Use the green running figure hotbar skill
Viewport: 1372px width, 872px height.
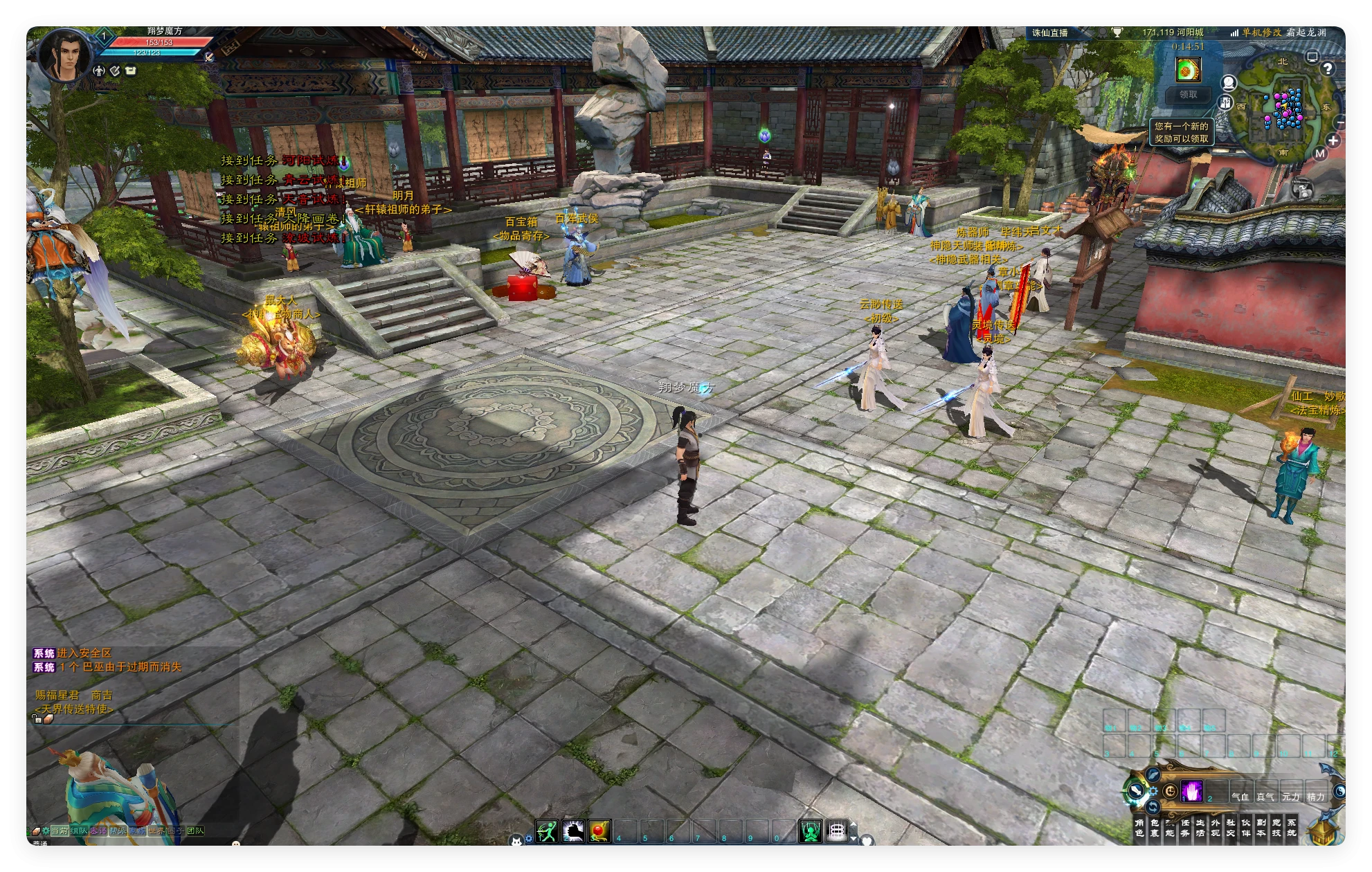[x=547, y=830]
